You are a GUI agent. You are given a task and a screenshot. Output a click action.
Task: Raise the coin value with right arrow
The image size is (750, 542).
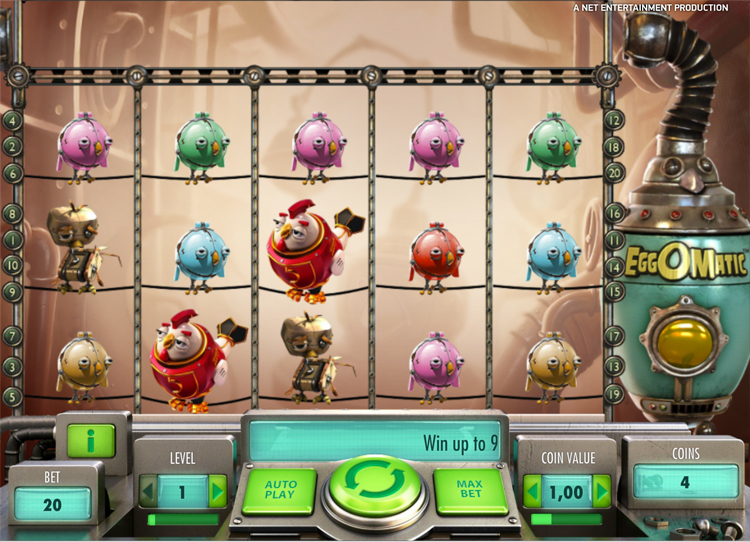pyautogui.click(x=601, y=491)
